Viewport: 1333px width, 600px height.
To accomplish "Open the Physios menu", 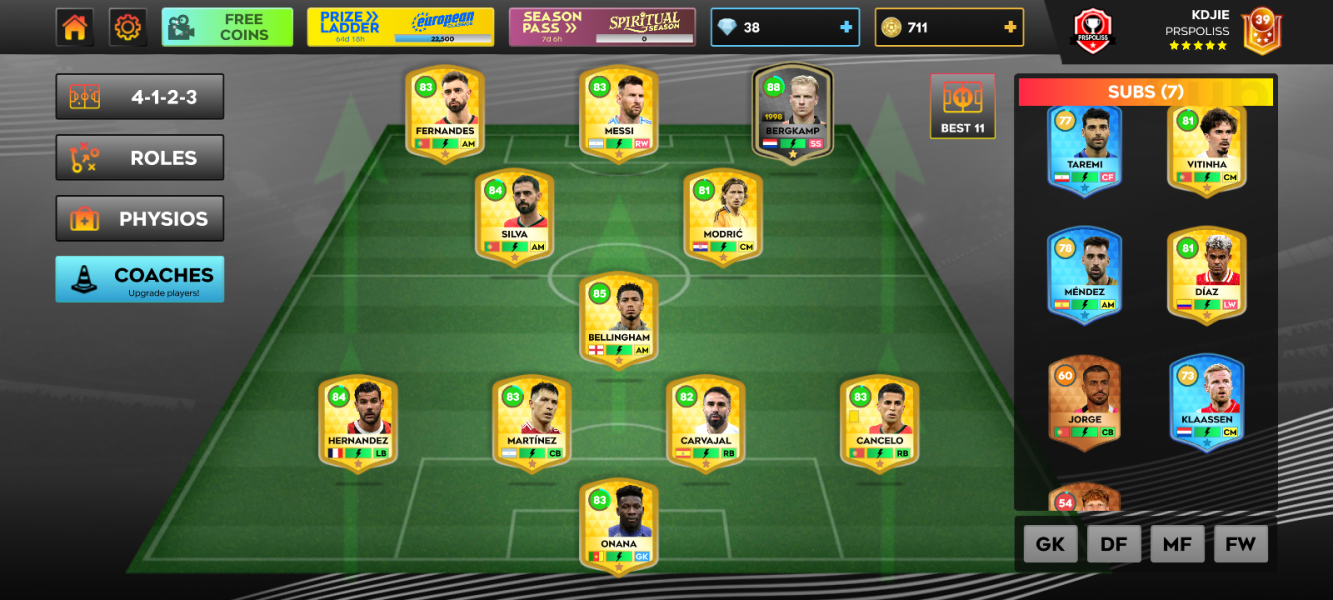I will coord(140,219).
